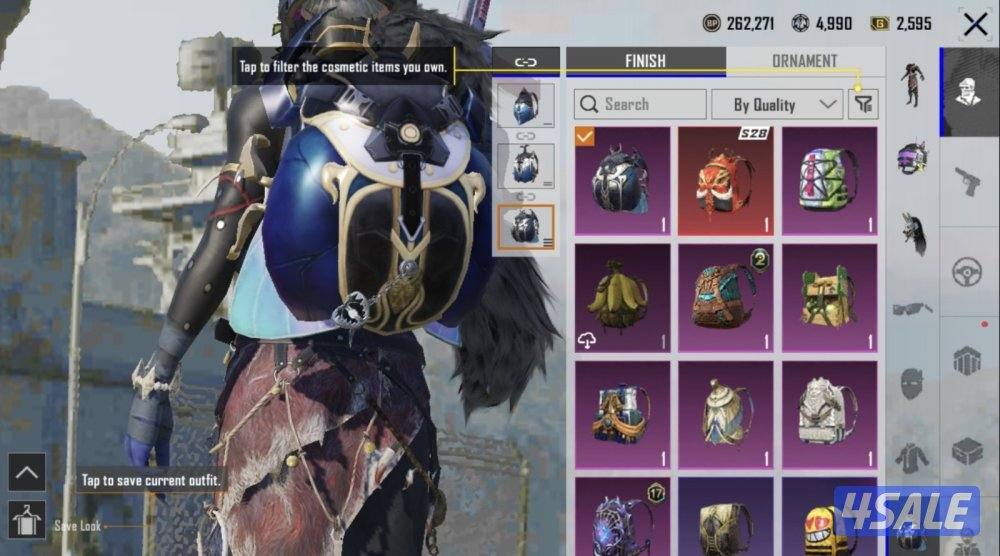Select the red S28 mask backpack
This screenshot has height=556, width=1000.
(725, 180)
